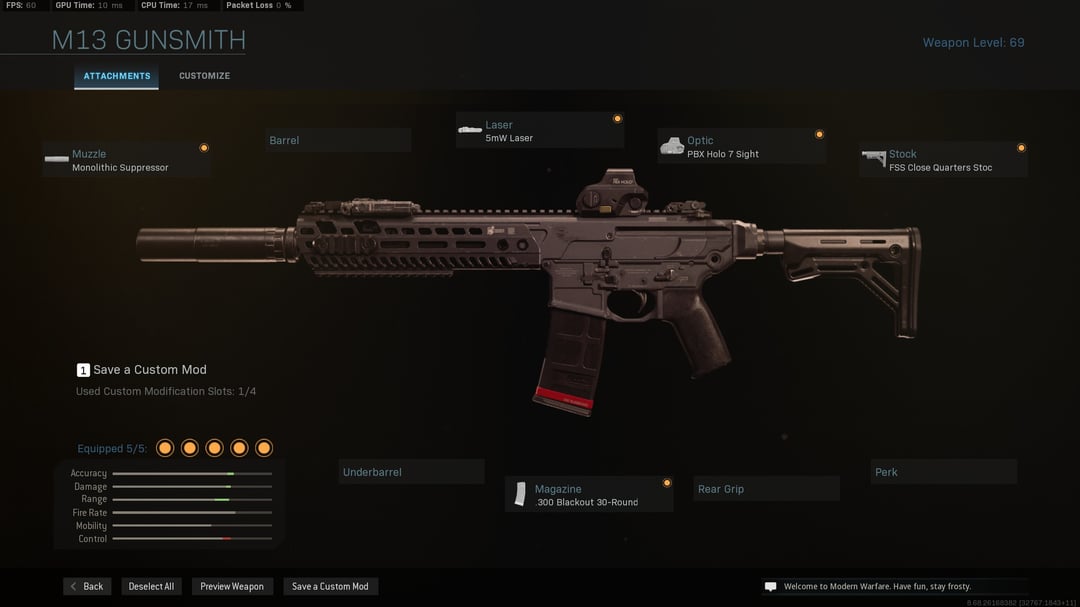Choose the Laser 5mW Laser slot
The height and width of the screenshot is (607, 1080).
point(540,131)
